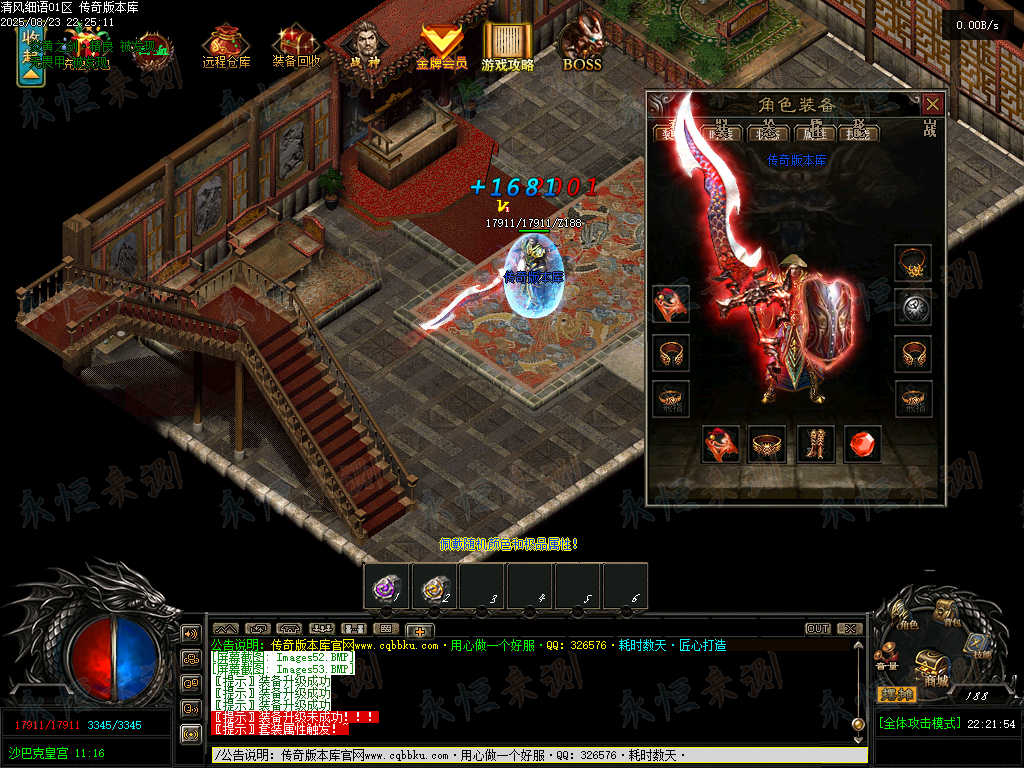Image resolution: width=1024 pixels, height=768 pixels.
Task: Open equipment recycling (装备回收)
Action: [x=296, y=46]
